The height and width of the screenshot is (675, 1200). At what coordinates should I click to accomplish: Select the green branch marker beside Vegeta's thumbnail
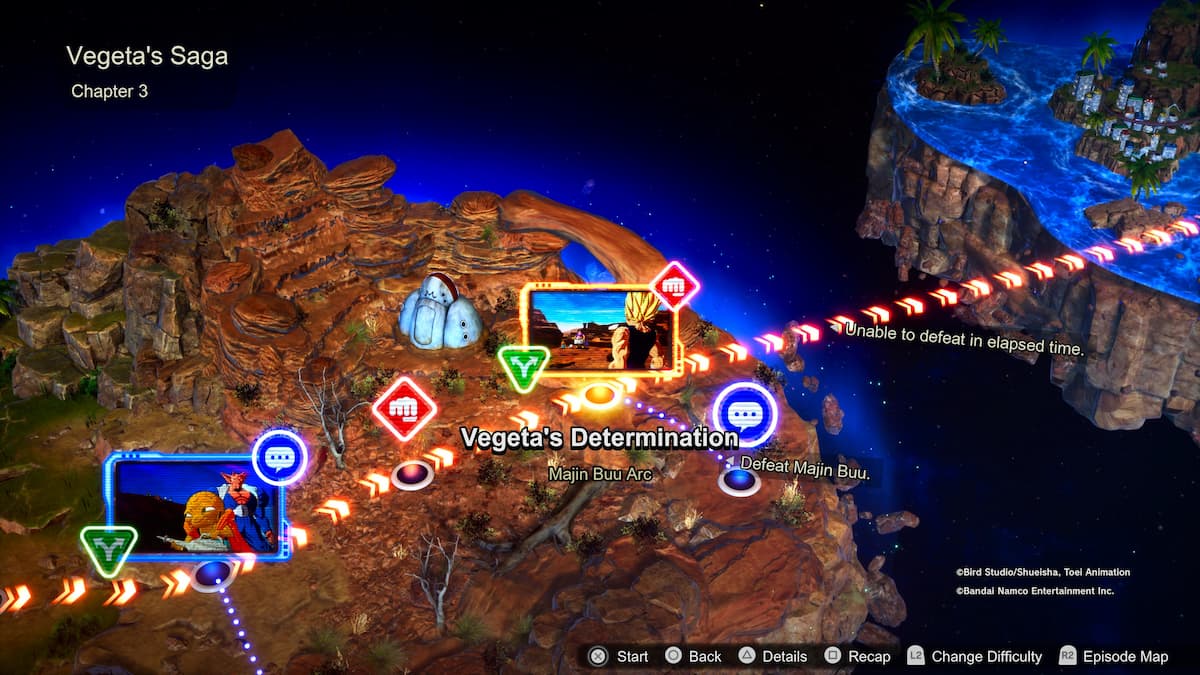(x=523, y=367)
